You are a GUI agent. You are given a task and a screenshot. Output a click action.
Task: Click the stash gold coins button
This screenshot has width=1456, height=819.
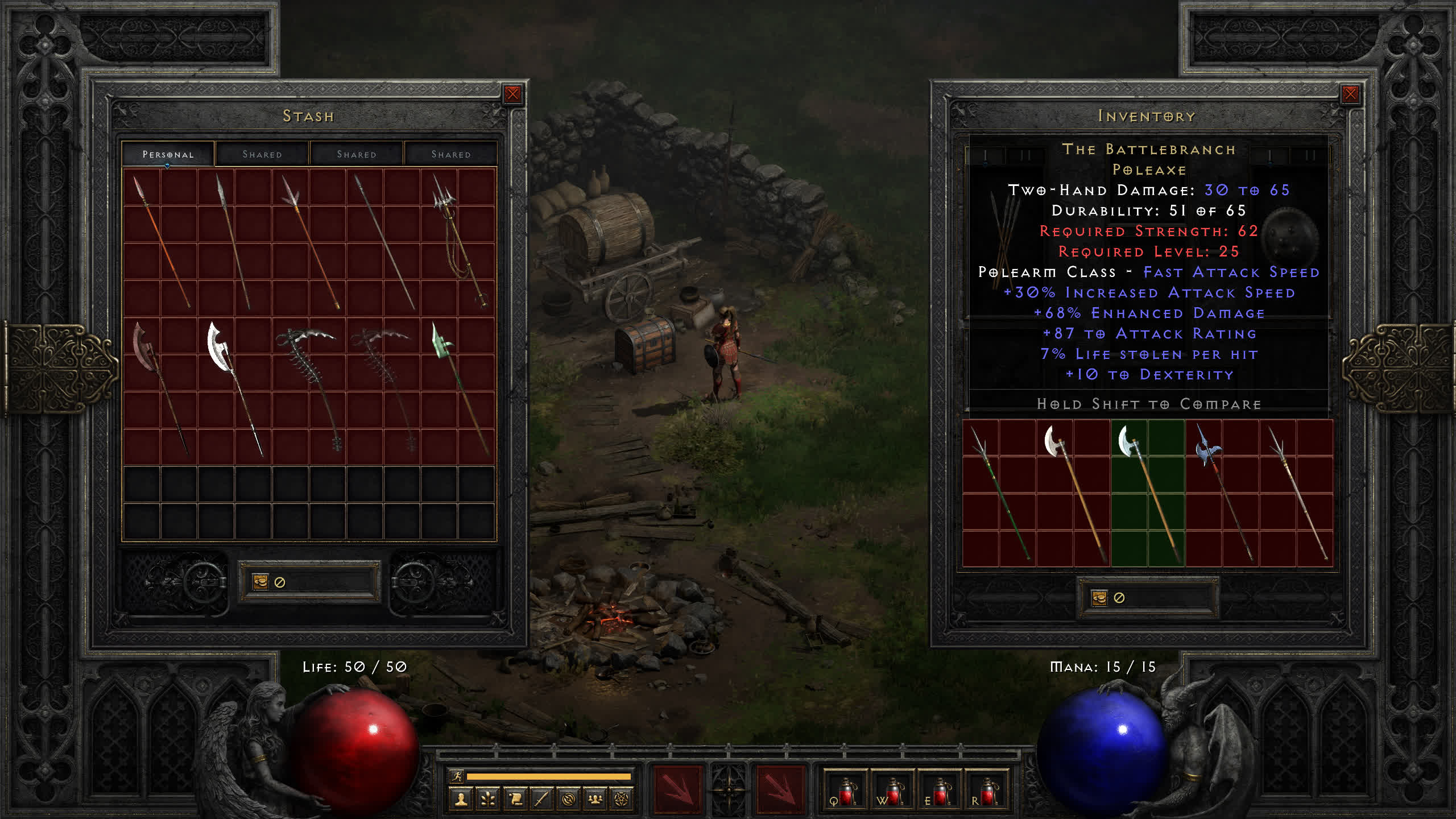coord(260,582)
